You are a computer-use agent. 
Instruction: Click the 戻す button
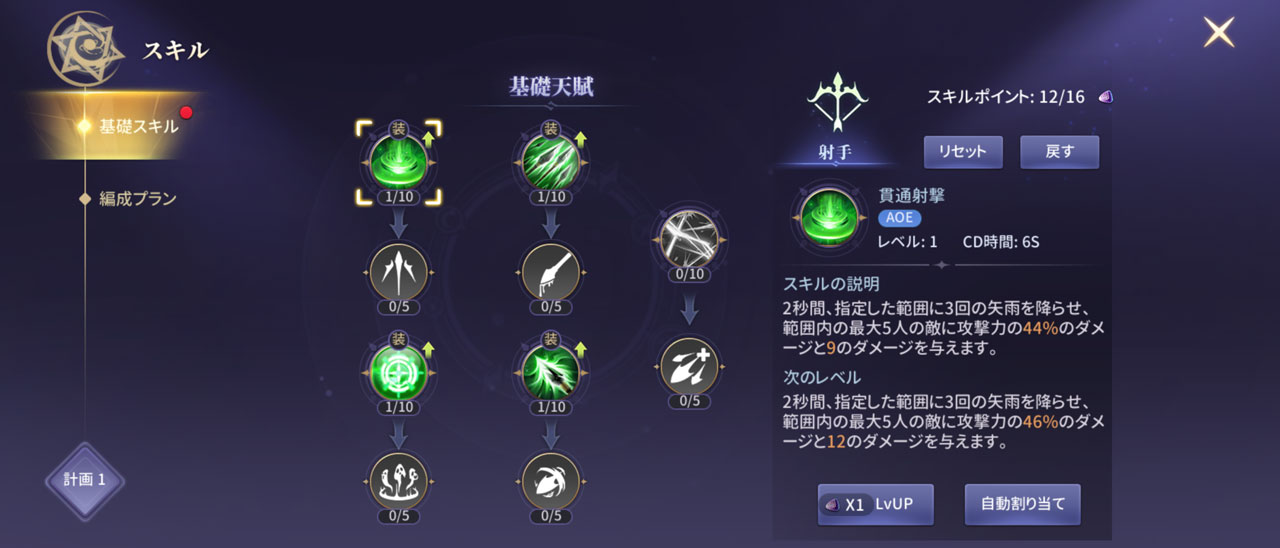[x=1059, y=152]
